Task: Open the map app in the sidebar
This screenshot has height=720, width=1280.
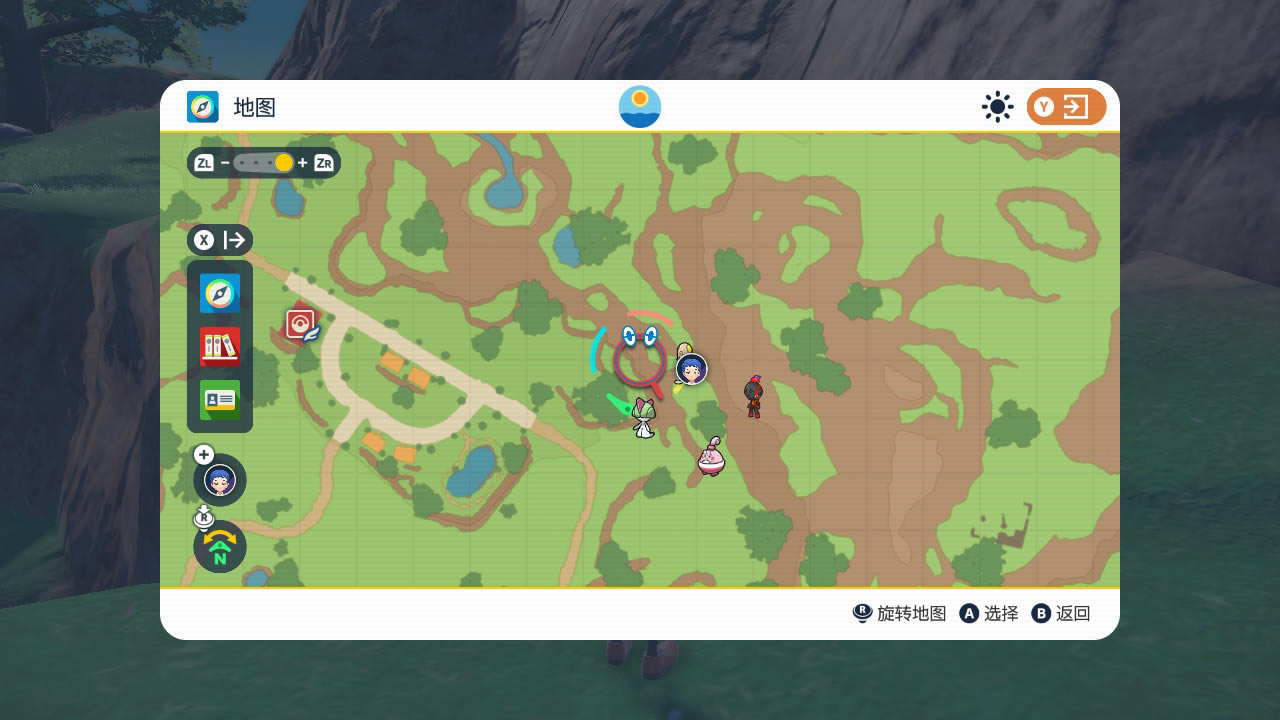Action: point(220,294)
